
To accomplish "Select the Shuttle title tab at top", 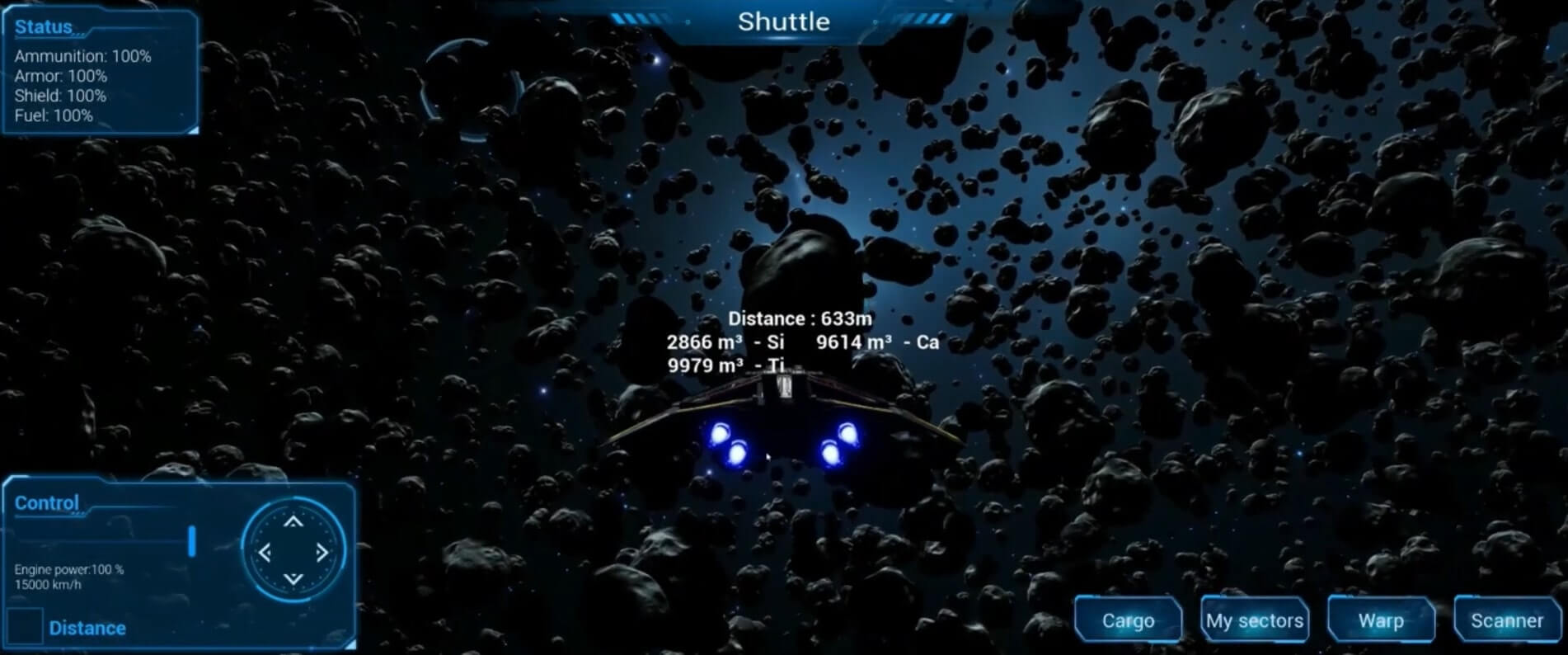I will 783,22.
